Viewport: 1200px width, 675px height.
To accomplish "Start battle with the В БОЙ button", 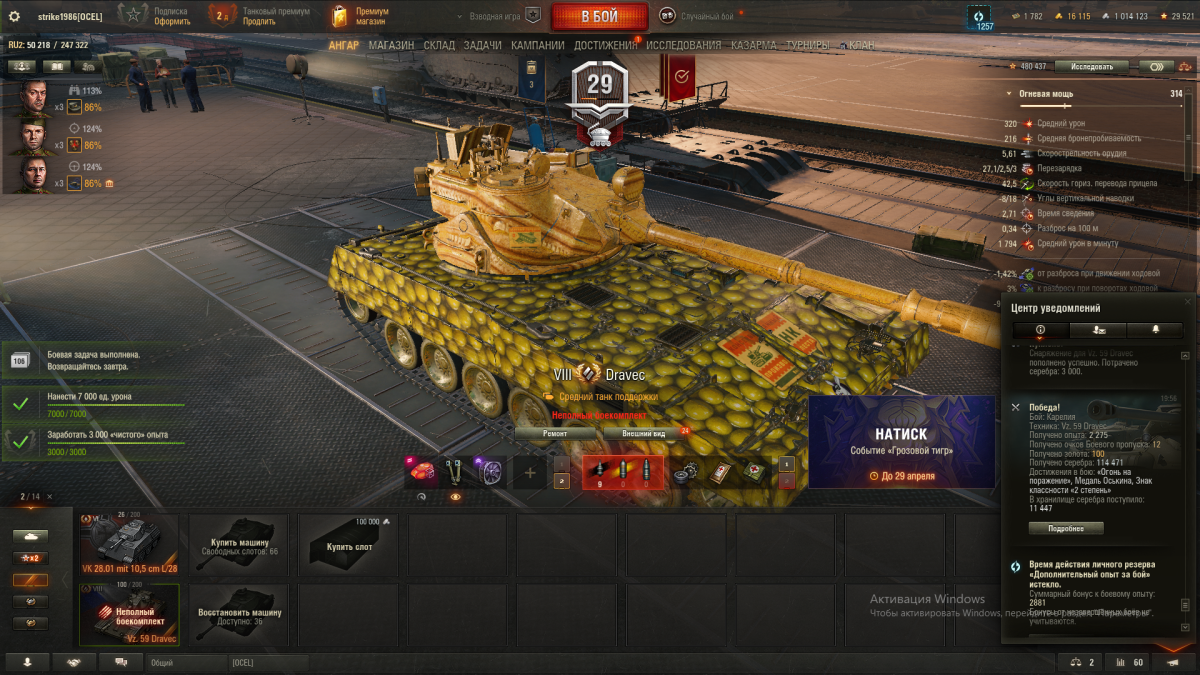I will (x=599, y=16).
